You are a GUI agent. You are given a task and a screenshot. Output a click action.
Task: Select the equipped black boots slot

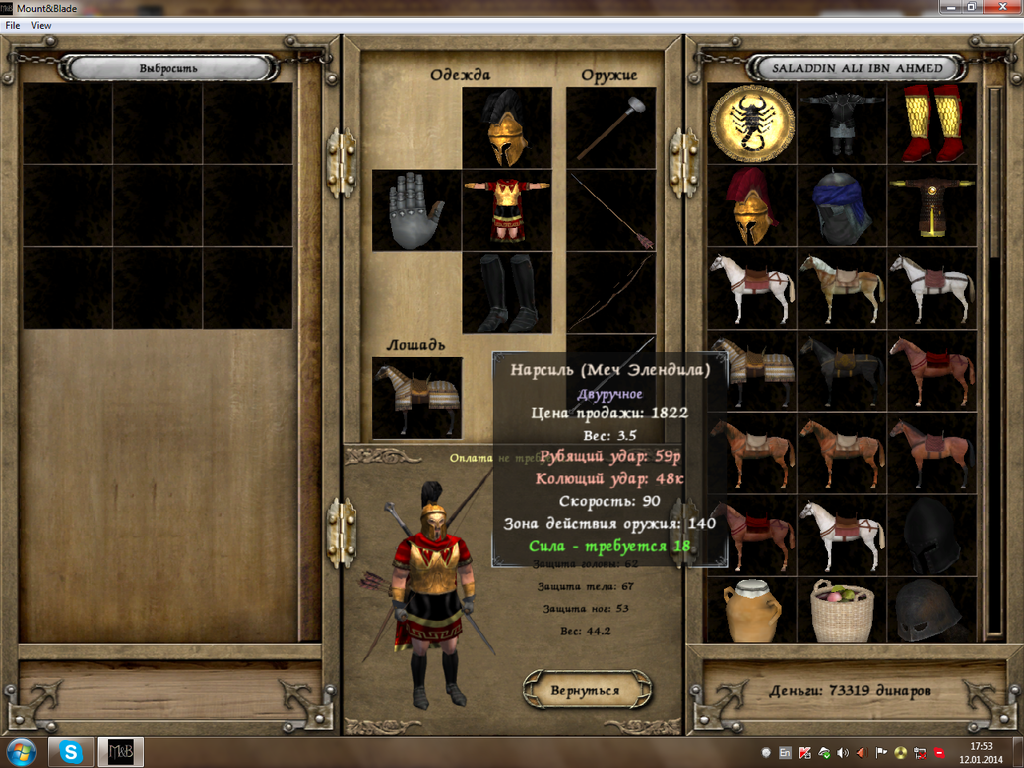pyautogui.click(x=507, y=293)
